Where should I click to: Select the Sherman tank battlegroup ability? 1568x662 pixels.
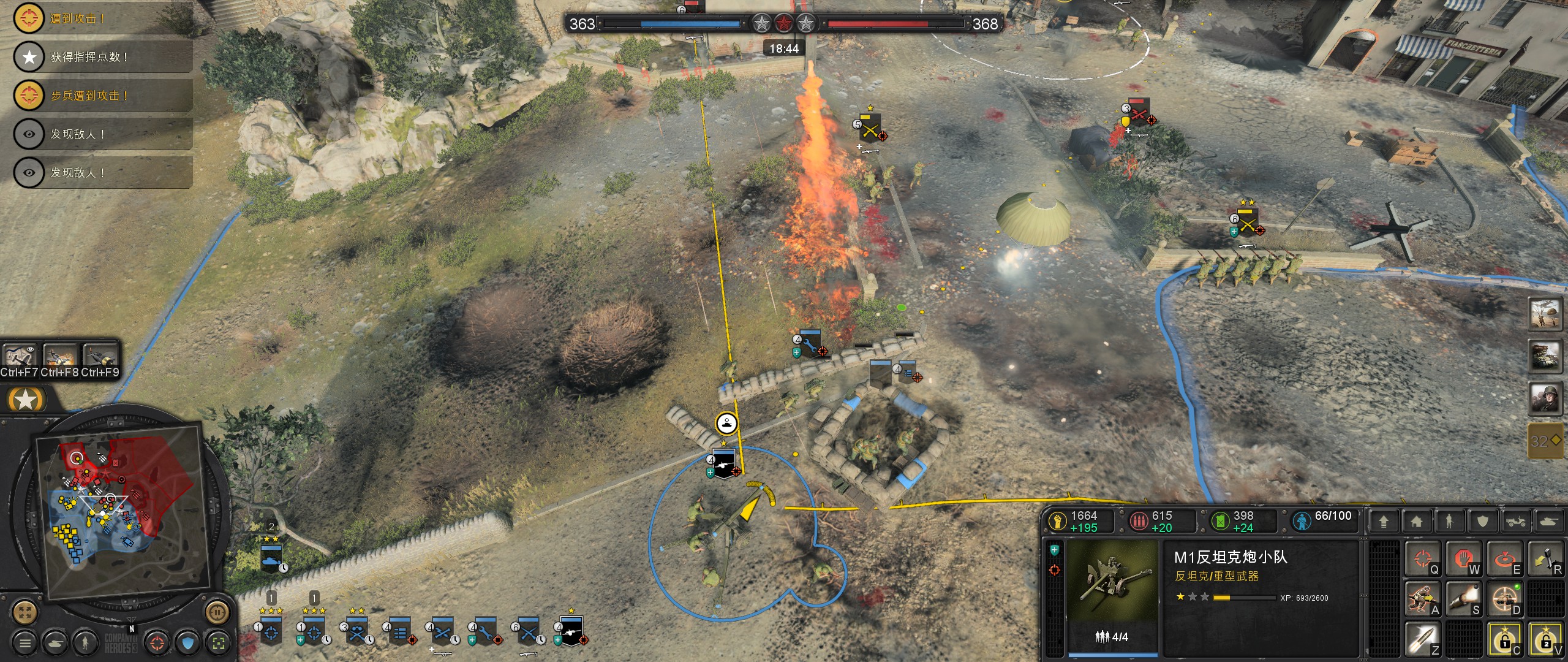click(1545, 356)
